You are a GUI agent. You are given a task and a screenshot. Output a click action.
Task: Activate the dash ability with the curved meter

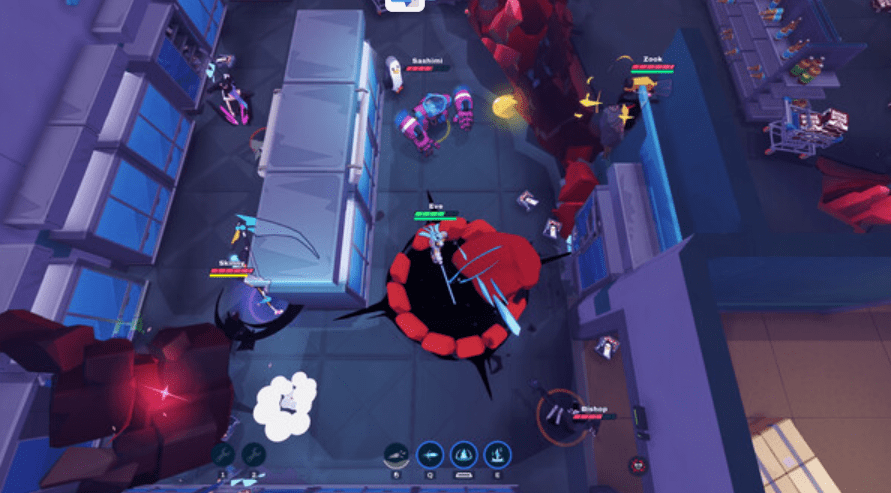397,454
